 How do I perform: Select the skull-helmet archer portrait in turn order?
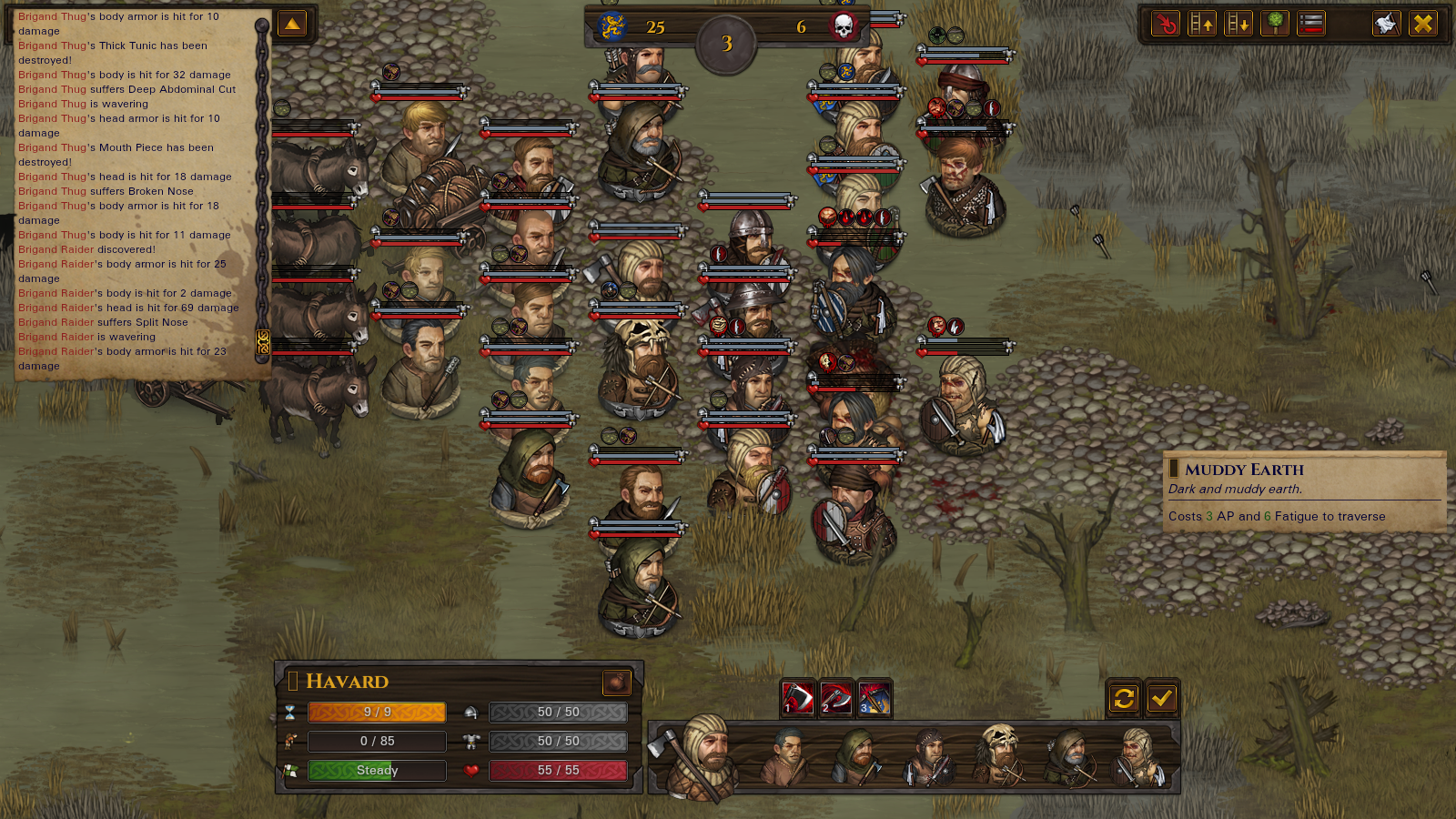tap(1001, 755)
